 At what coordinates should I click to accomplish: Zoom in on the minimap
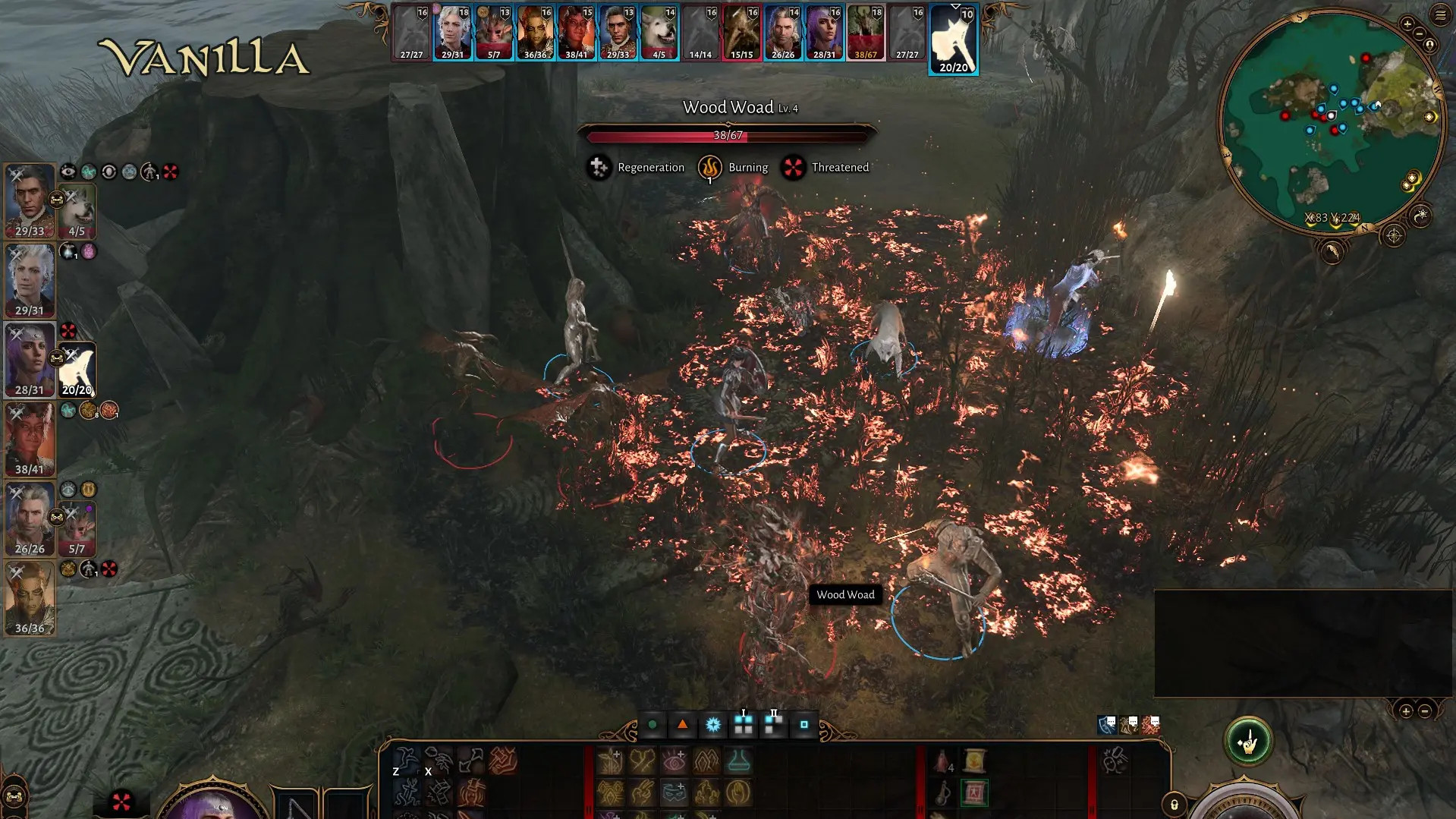pos(1407,24)
